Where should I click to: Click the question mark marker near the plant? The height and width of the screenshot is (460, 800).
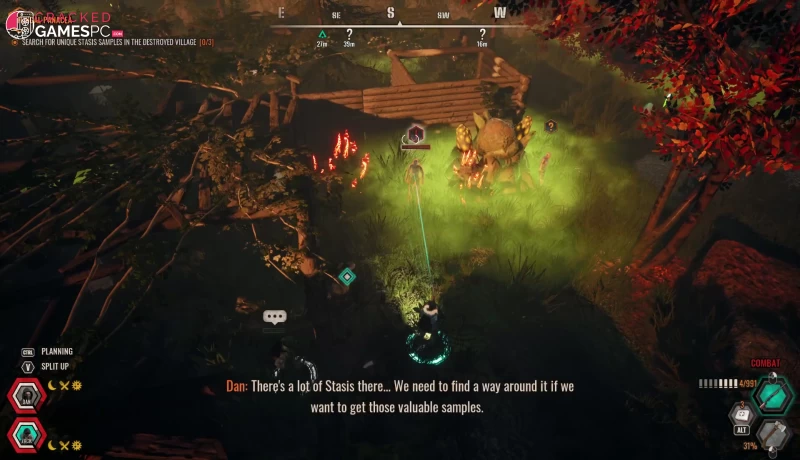[x=550, y=126]
